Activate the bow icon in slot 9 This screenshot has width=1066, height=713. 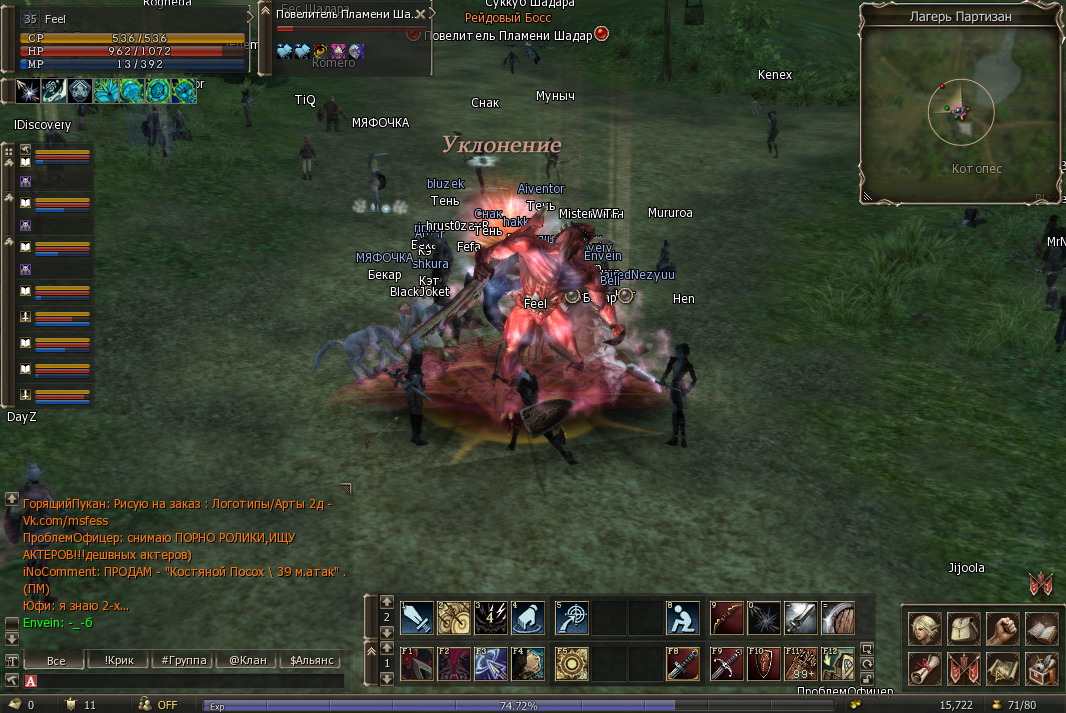727,618
